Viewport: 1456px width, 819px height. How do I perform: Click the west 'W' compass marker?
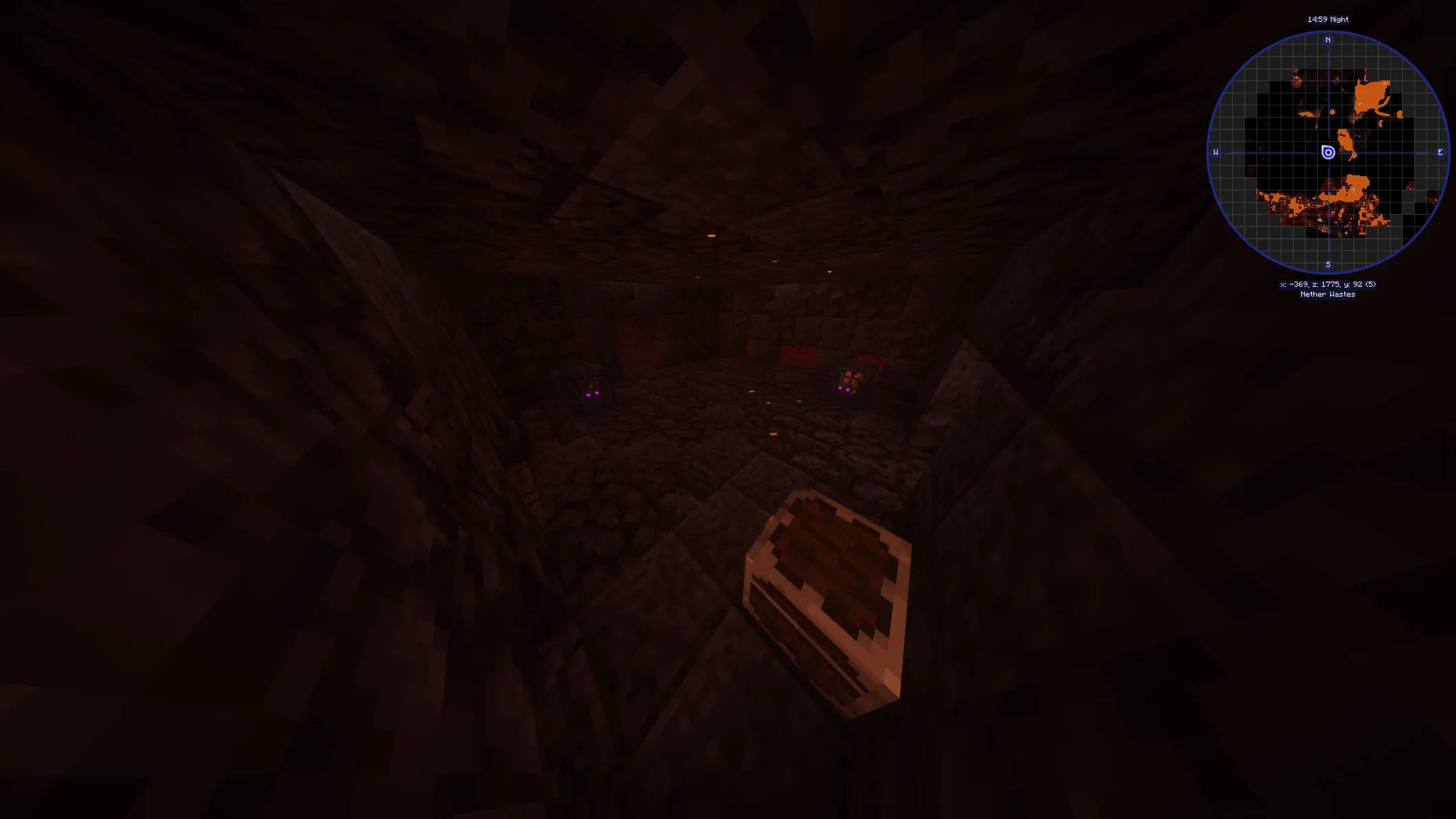point(1215,152)
